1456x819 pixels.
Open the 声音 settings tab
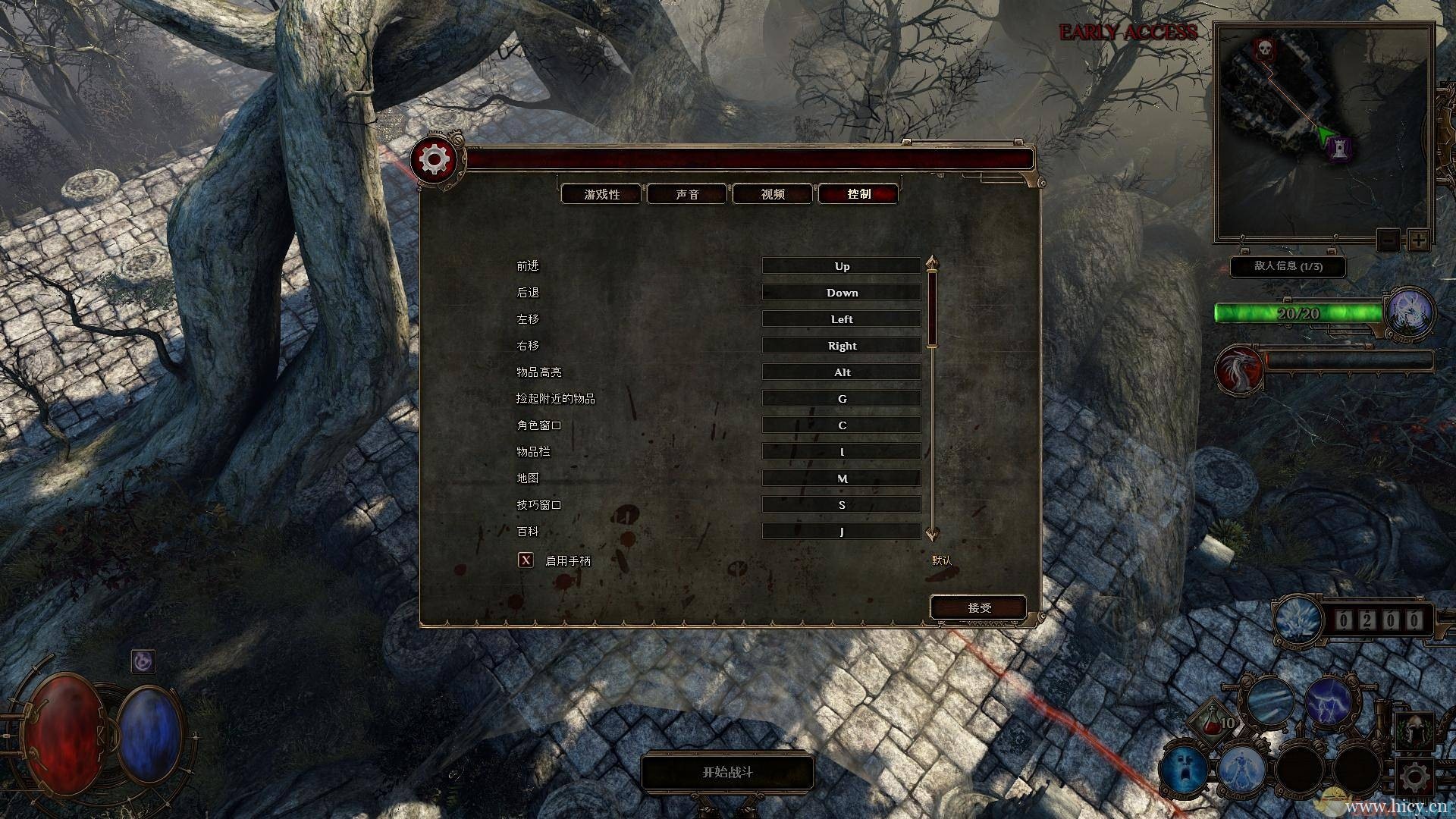pyautogui.click(x=687, y=194)
